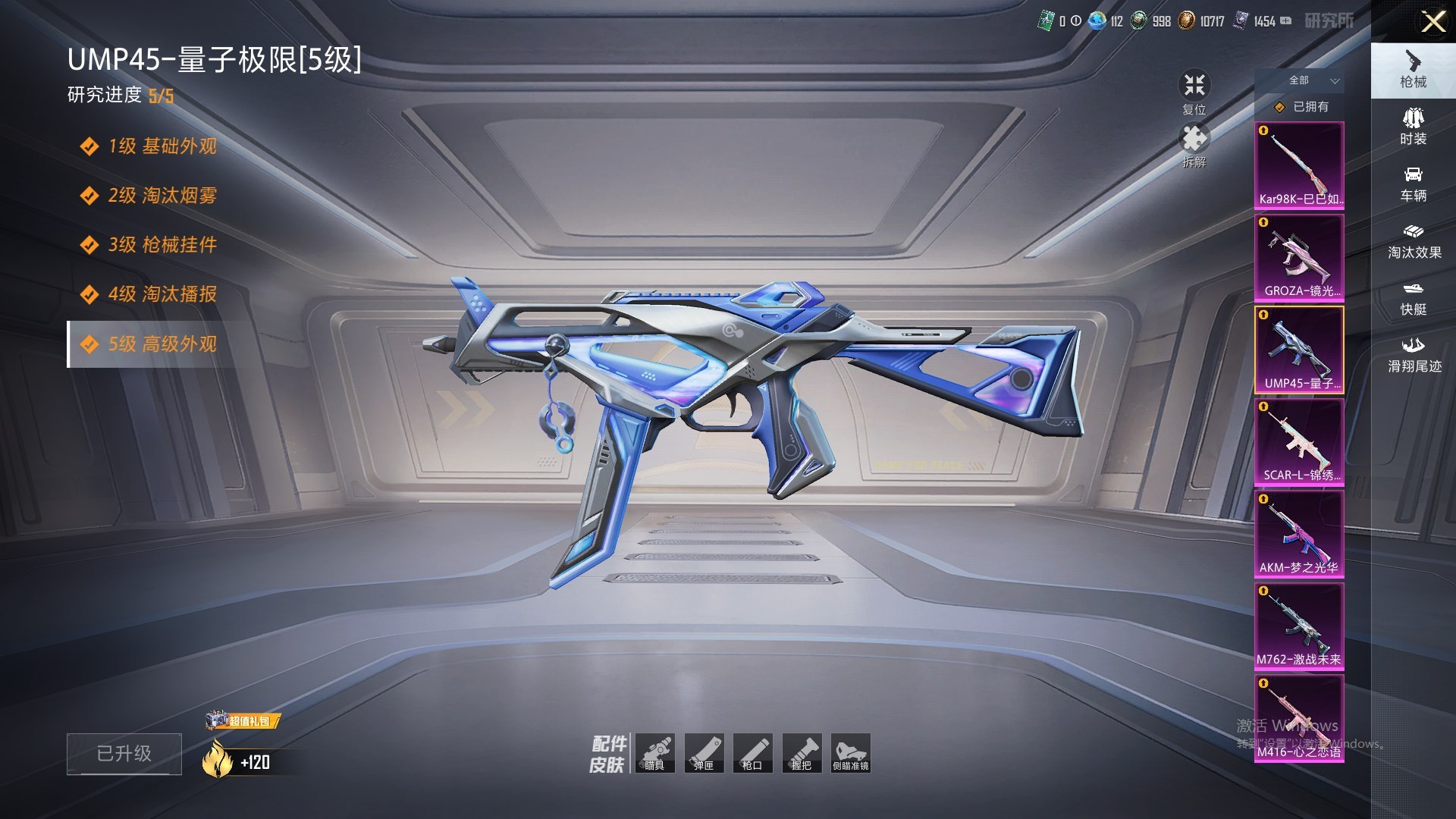Toggle the 已拥有 owned filter
Viewport: 1456px width, 819px height.
pos(1303,107)
